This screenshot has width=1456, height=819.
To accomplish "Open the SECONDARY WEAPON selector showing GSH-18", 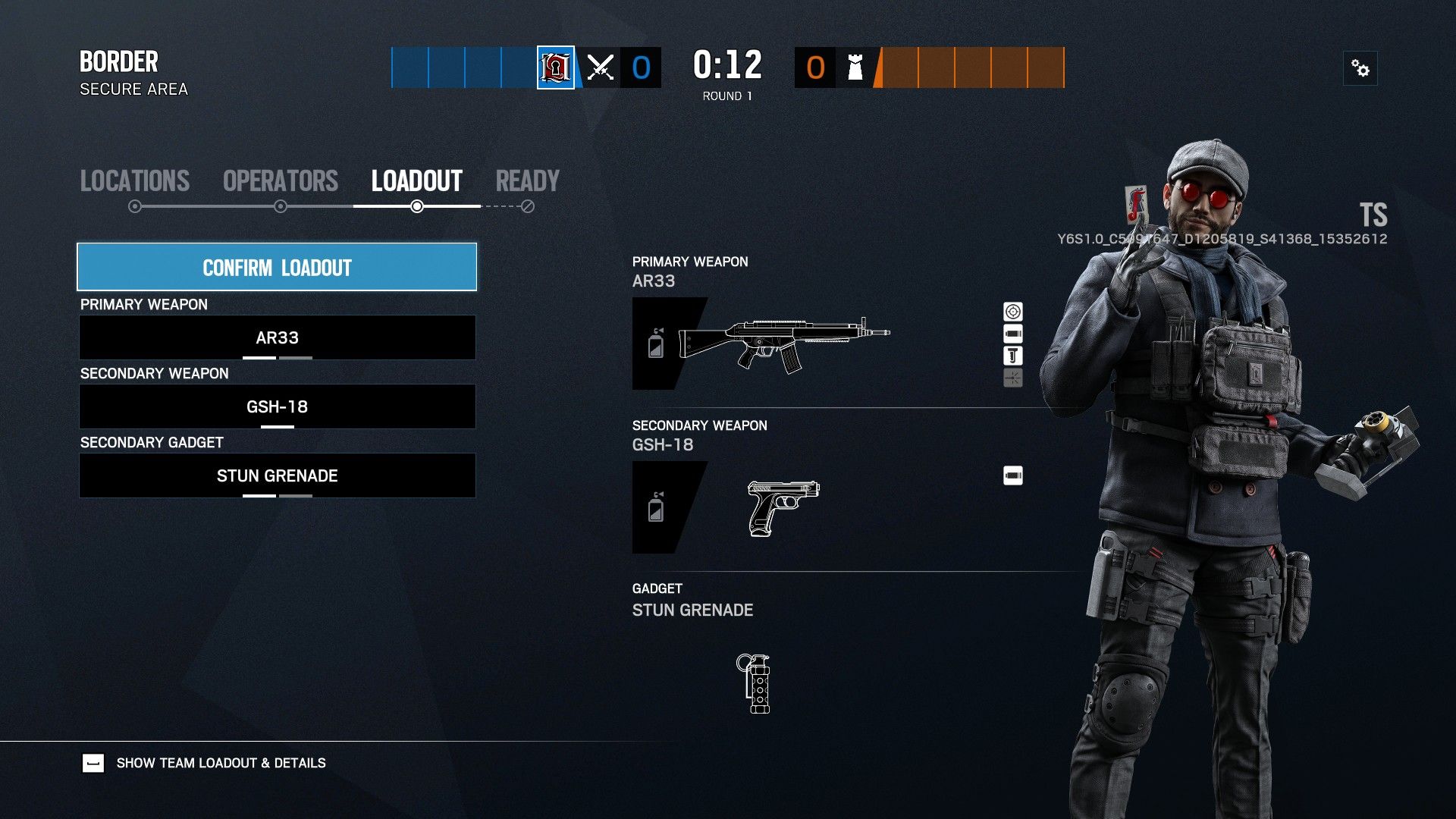I will pos(278,406).
